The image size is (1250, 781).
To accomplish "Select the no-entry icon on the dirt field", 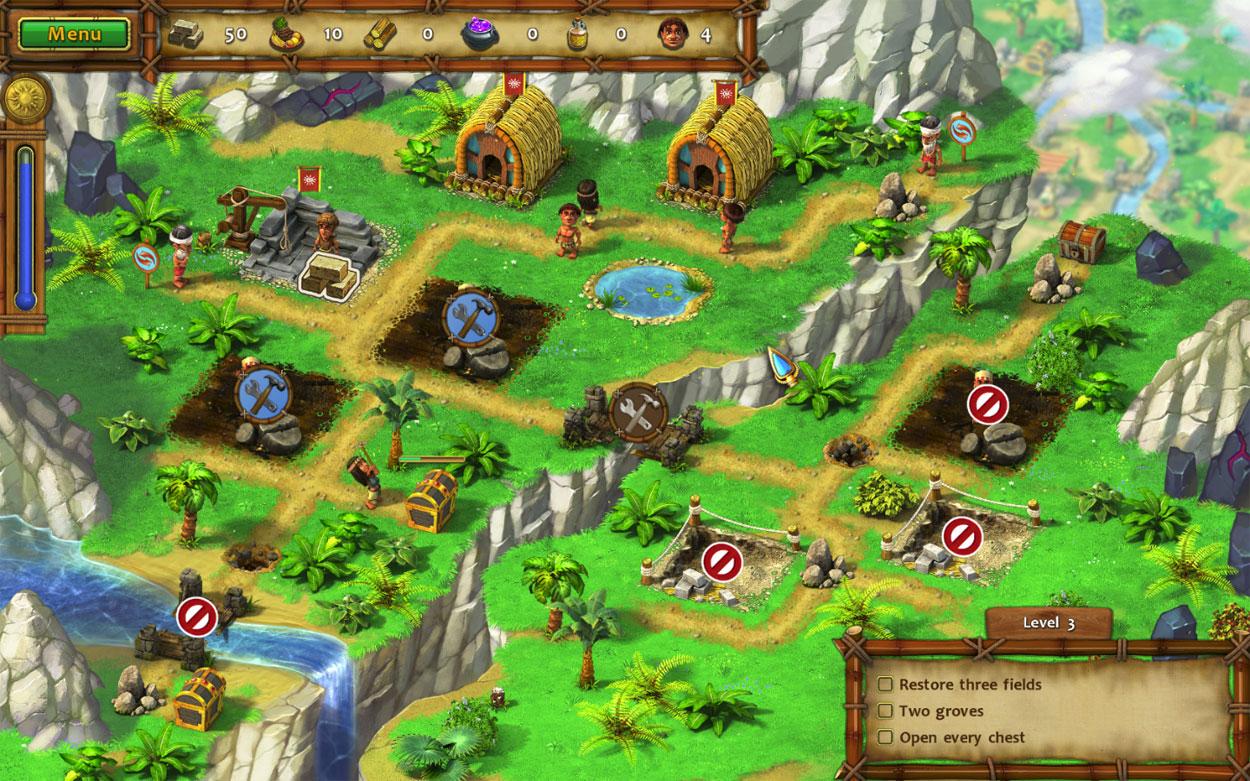I will coord(987,405).
